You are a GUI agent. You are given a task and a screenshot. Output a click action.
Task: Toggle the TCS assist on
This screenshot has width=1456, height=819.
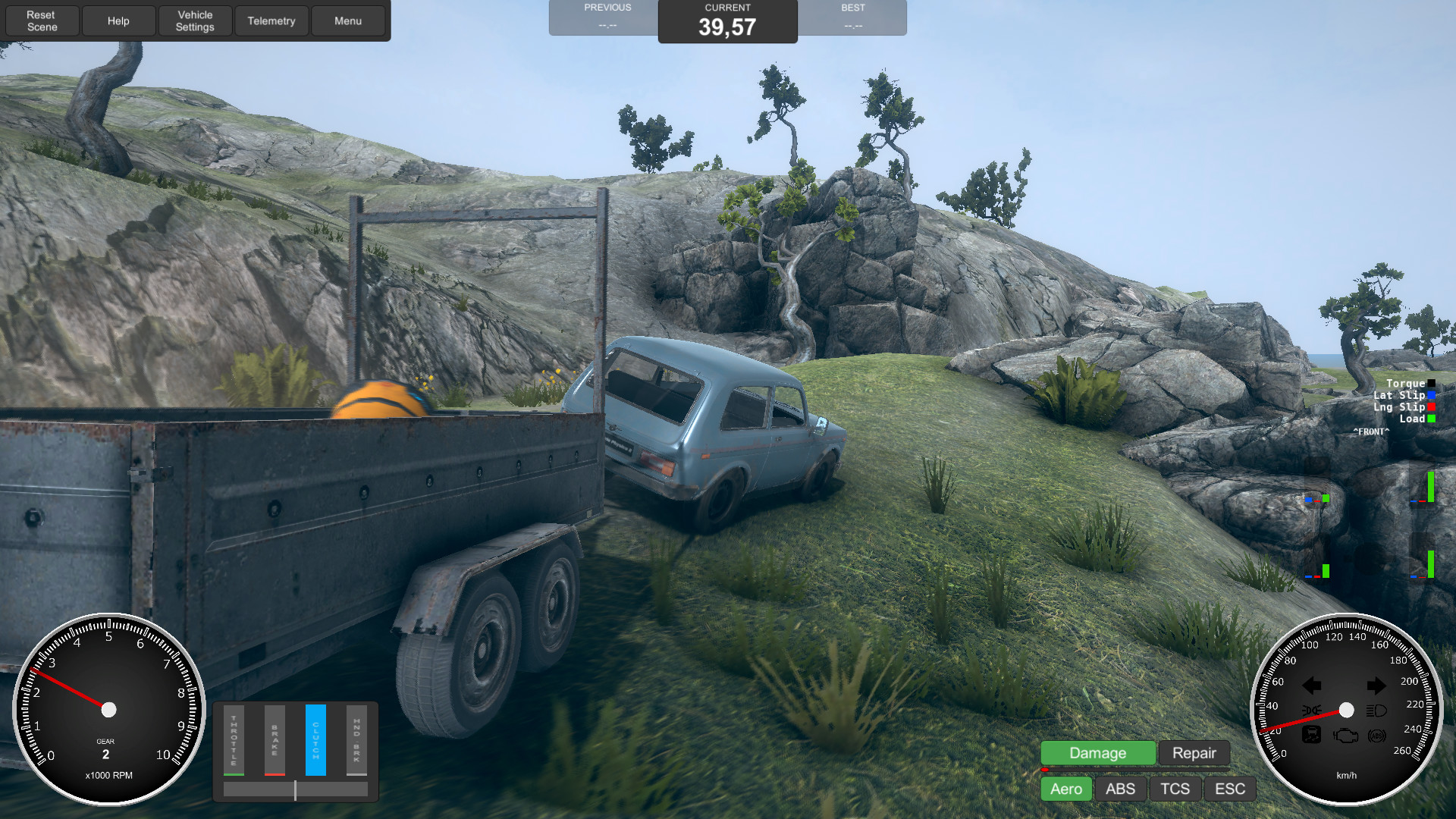point(1175,789)
